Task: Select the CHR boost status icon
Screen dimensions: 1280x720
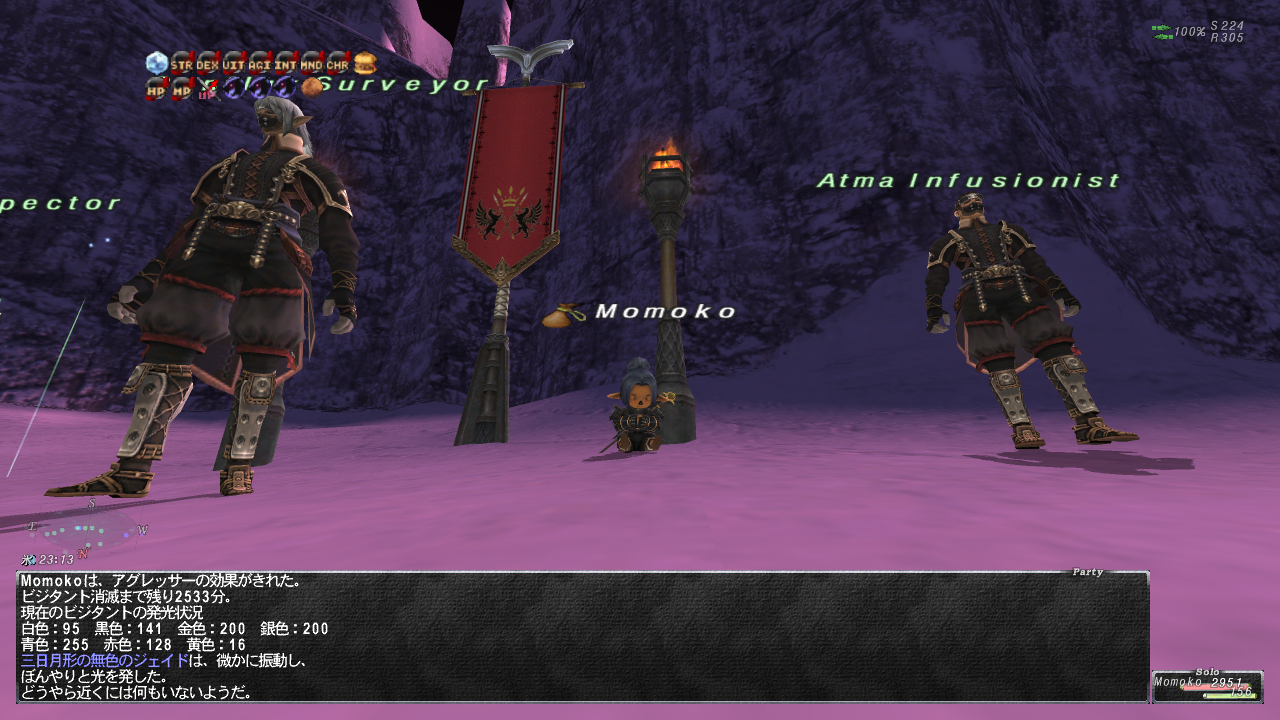Action: pos(338,64)
